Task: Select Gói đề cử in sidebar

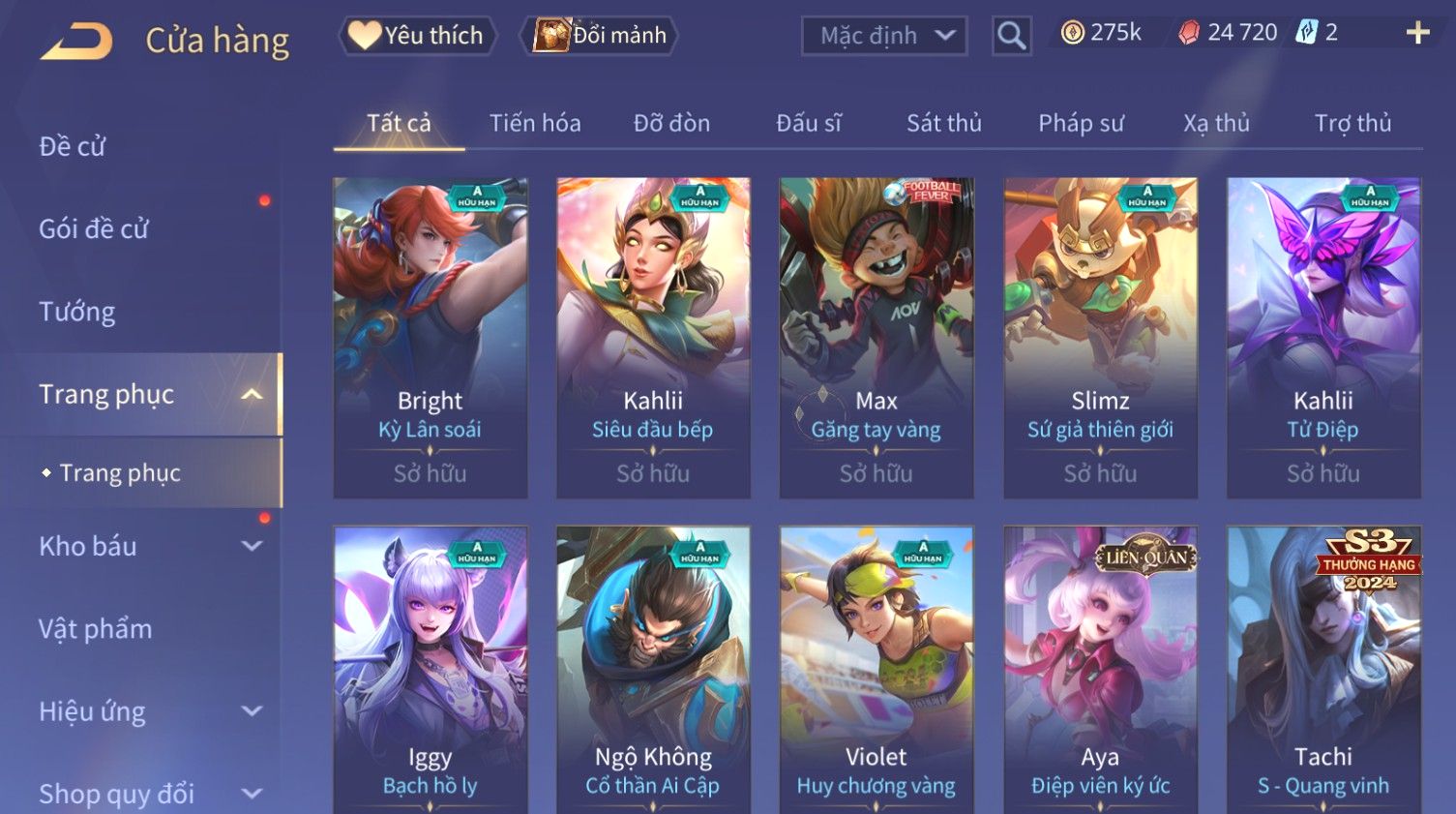Action: (94, 228)
